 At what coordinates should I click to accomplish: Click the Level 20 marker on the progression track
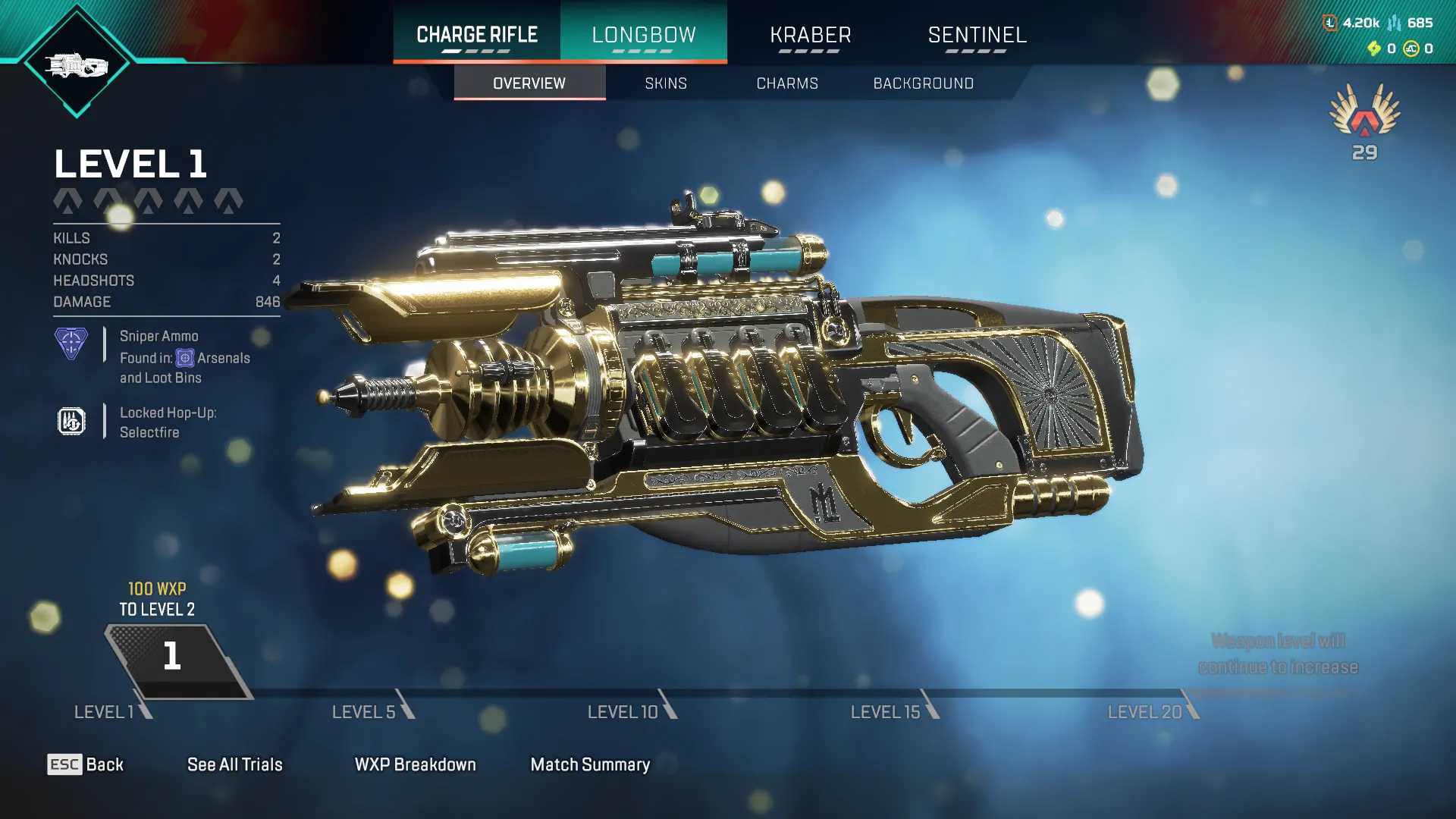(1143, 712)
